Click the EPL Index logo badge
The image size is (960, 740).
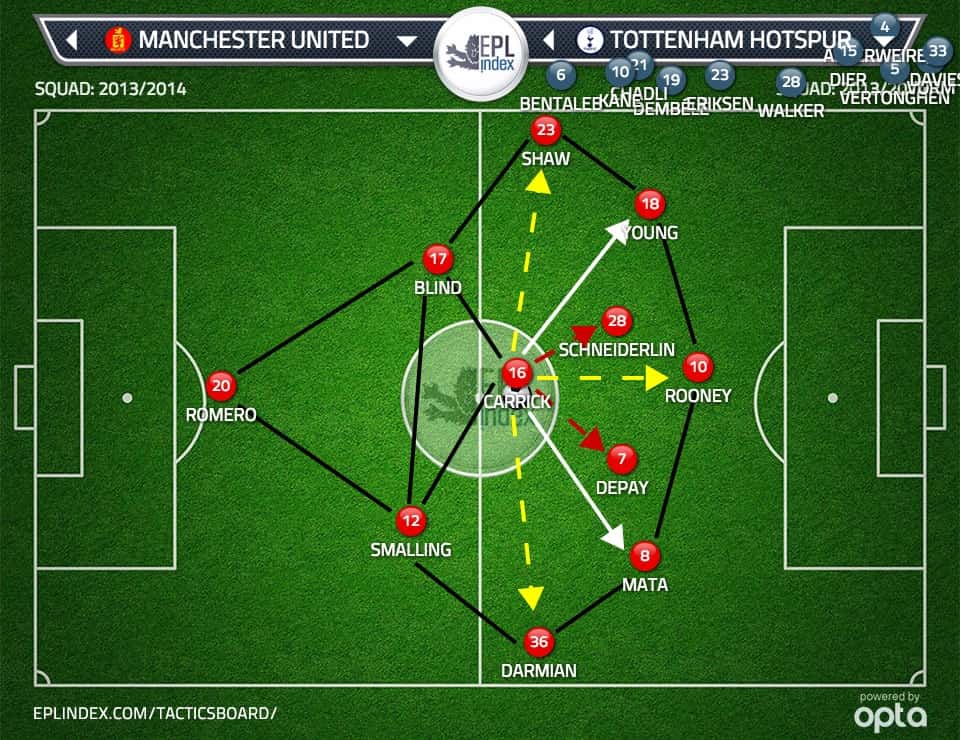pos(479,53)
